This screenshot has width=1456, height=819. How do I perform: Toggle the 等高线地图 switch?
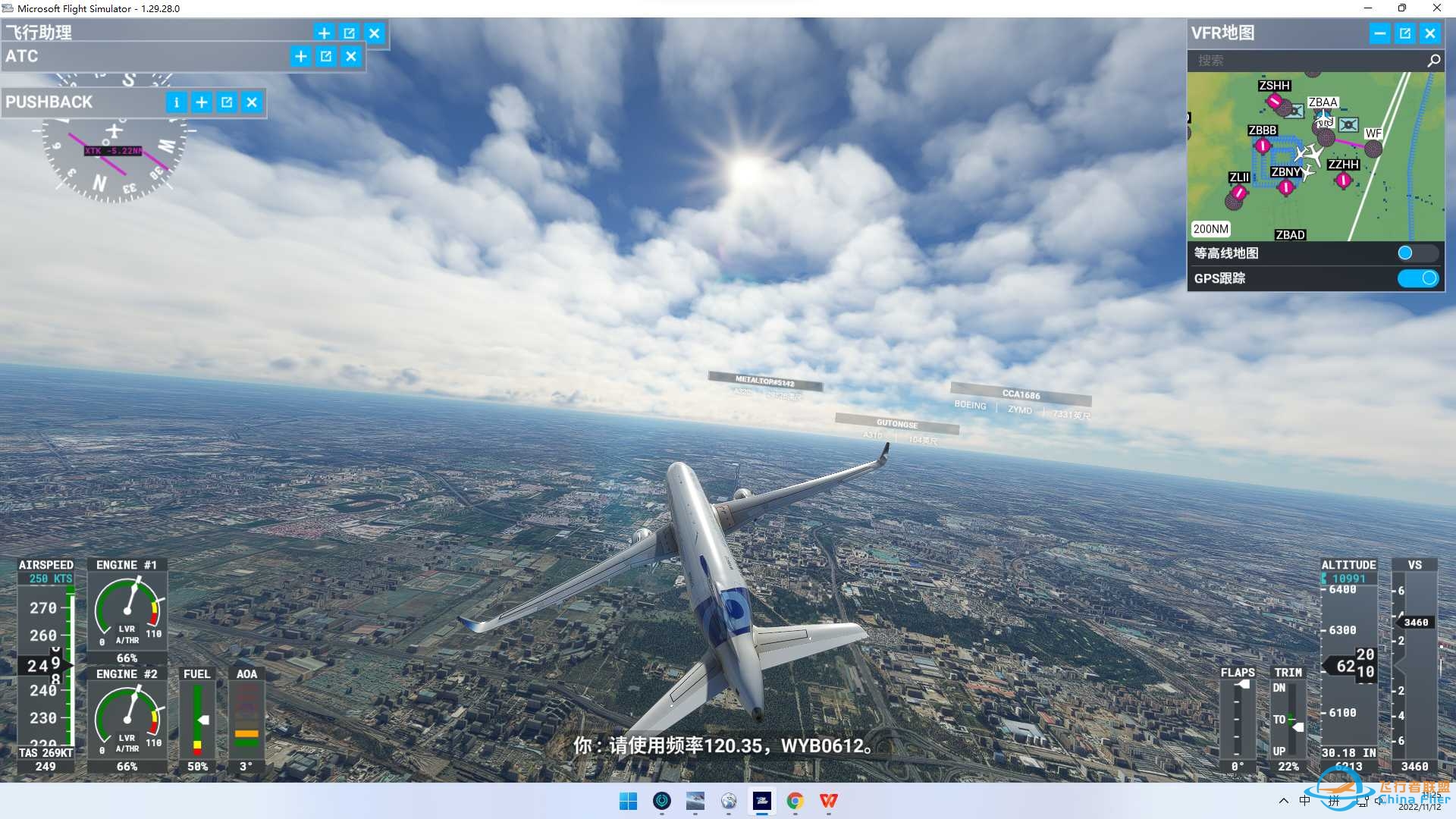[1417, 253]
